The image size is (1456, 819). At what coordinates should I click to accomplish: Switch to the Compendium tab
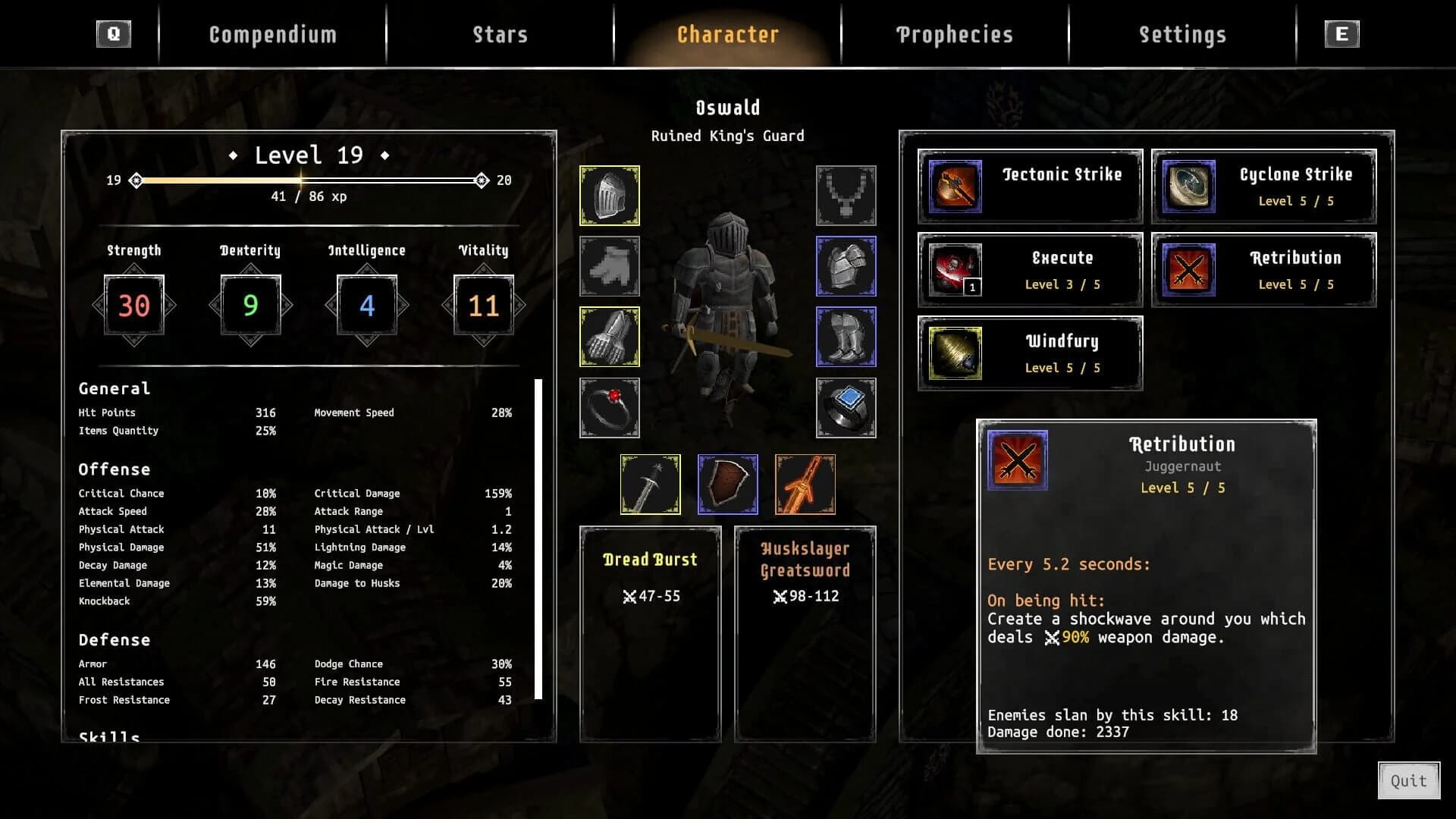[x=273, y=34]
